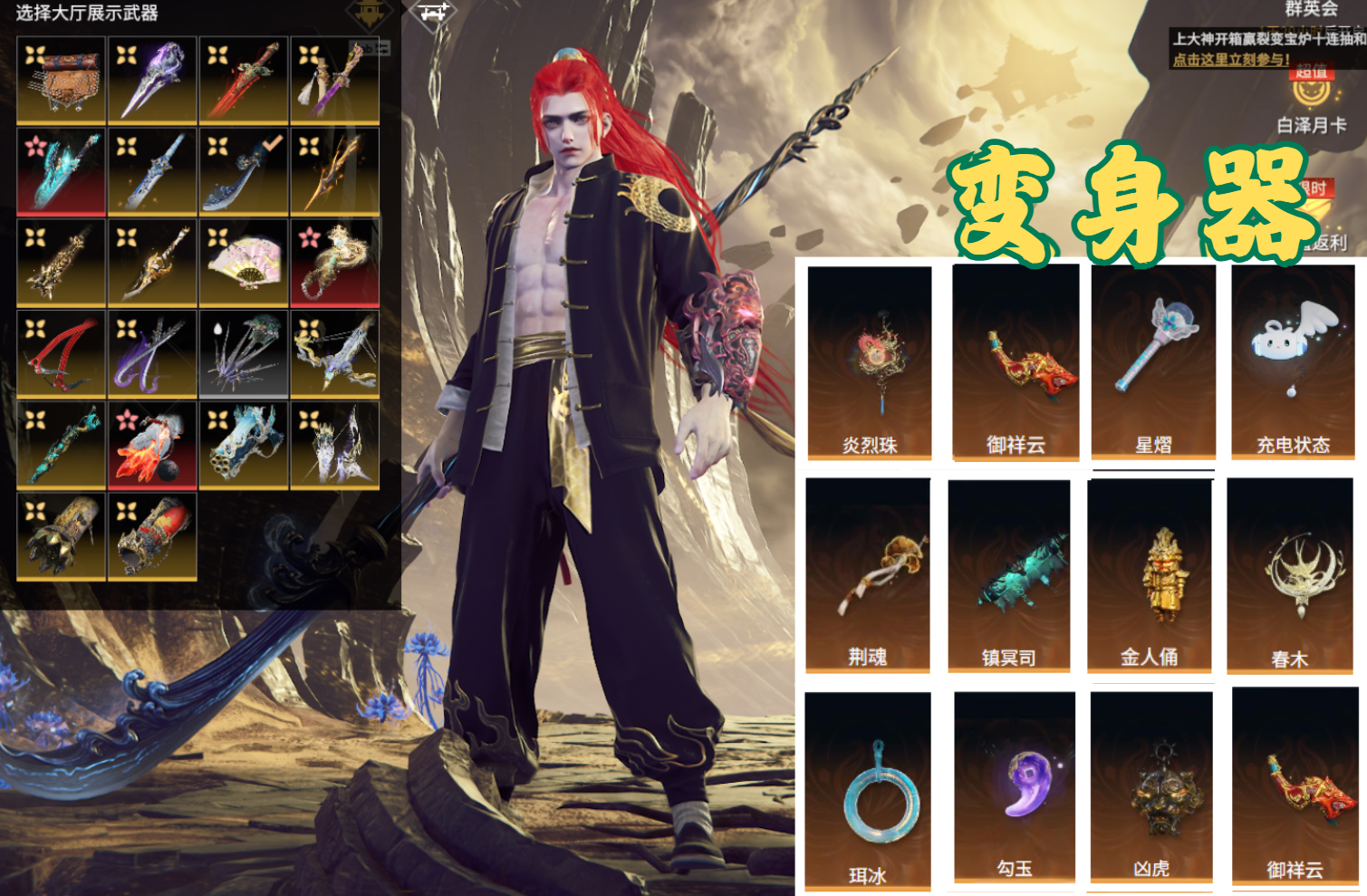
Task: Select the 勾玉 purple magatama card
Action: (1015, 786)
